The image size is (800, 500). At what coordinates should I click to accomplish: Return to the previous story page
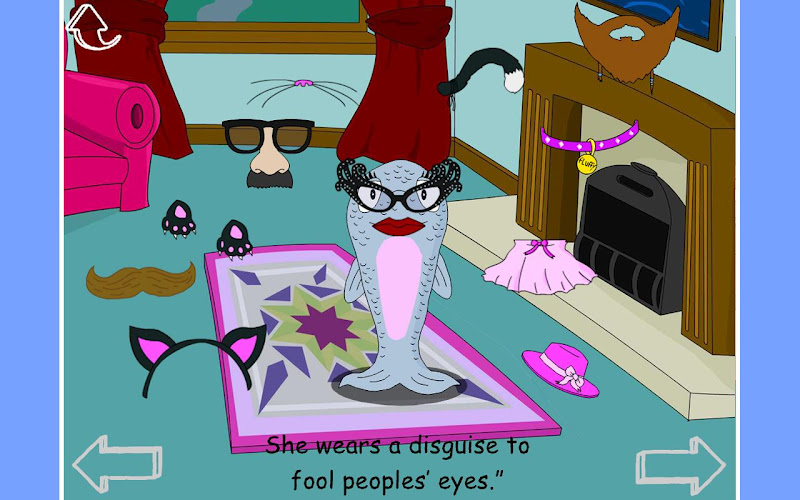pyautogui.click(x=117, y=463)
